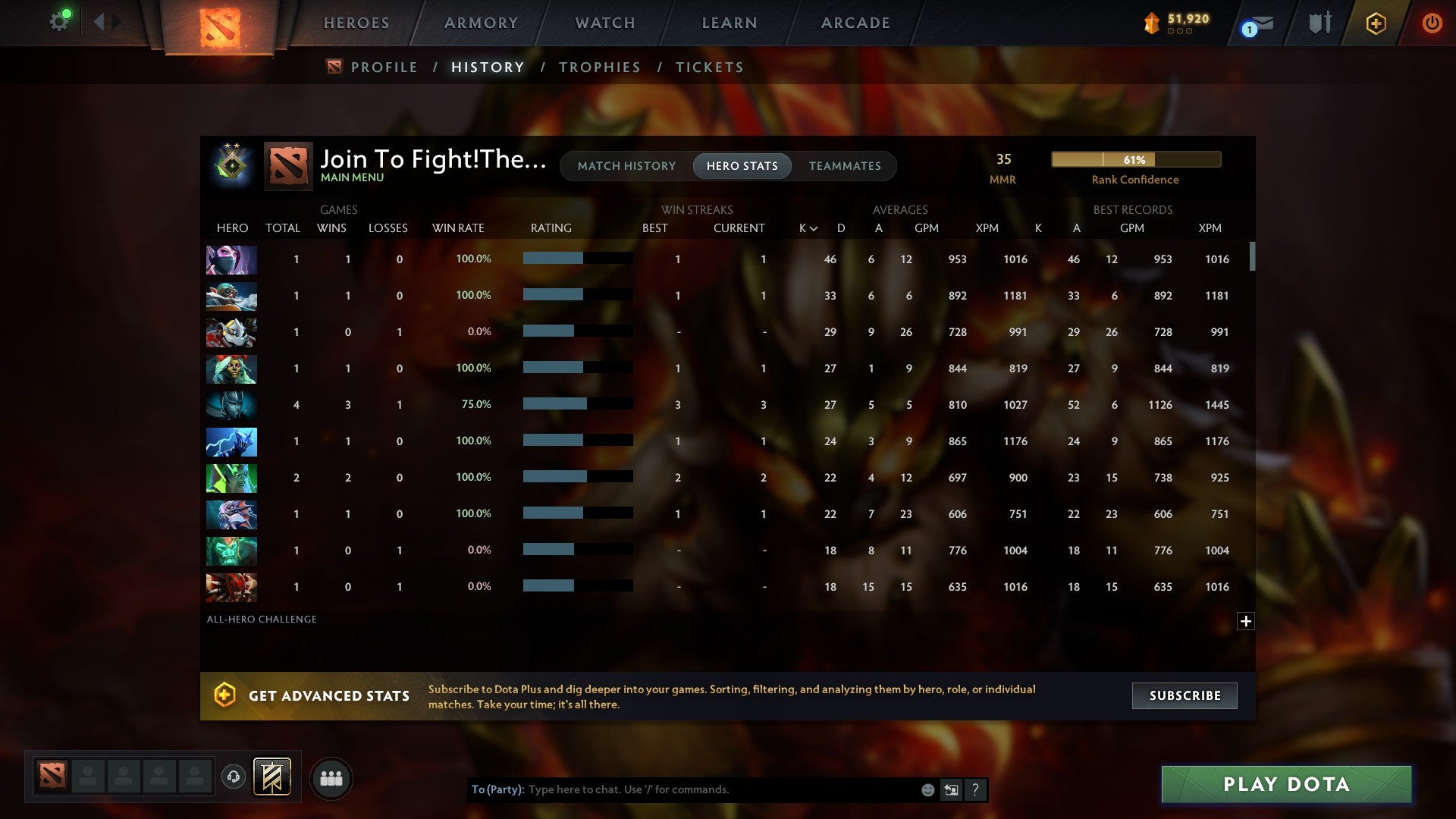Click the player card icon beside party slots
Image resolution: width=1456 pixels, height=819 pixels.
pyautogui.click(x=272, y=778)
